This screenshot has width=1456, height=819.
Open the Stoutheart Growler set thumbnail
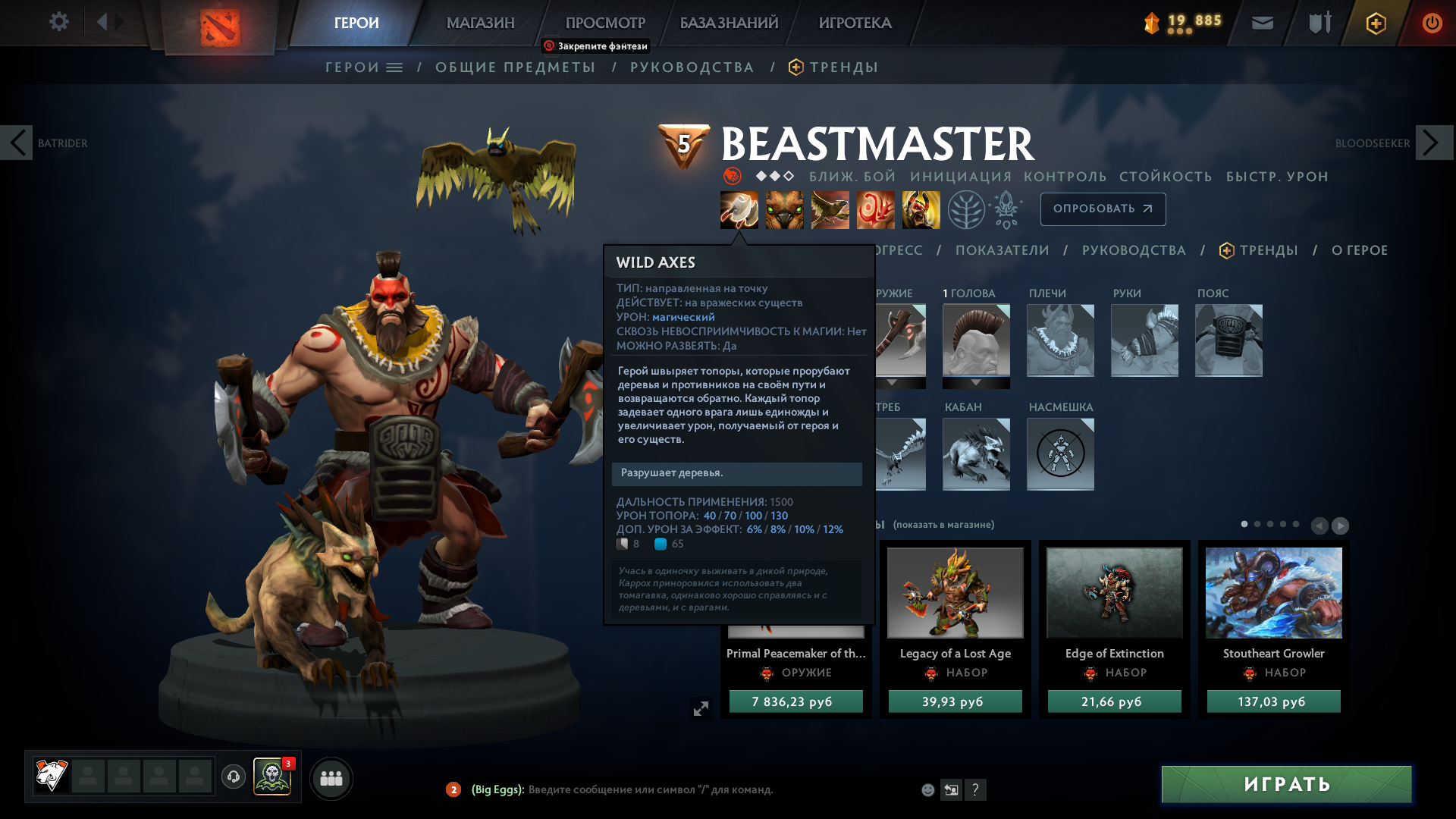1273,593
